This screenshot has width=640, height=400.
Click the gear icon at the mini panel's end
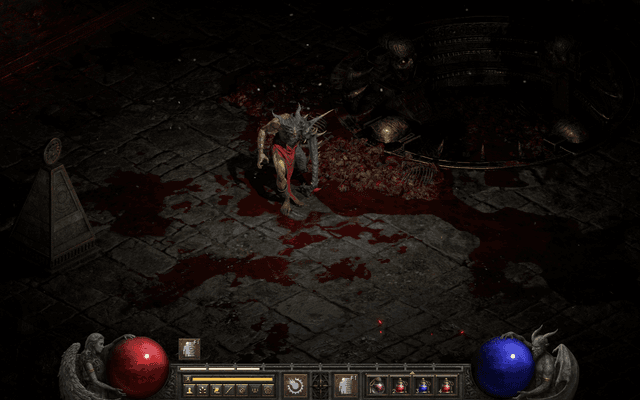pos(267,389)
